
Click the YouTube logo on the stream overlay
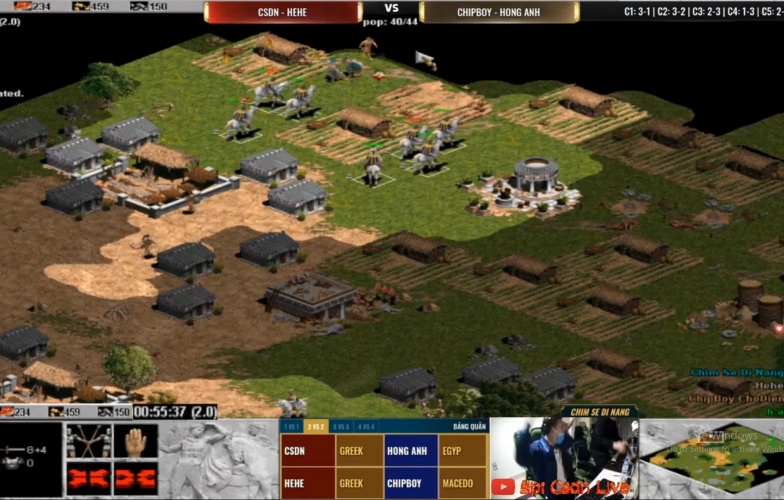coord(503,487)
